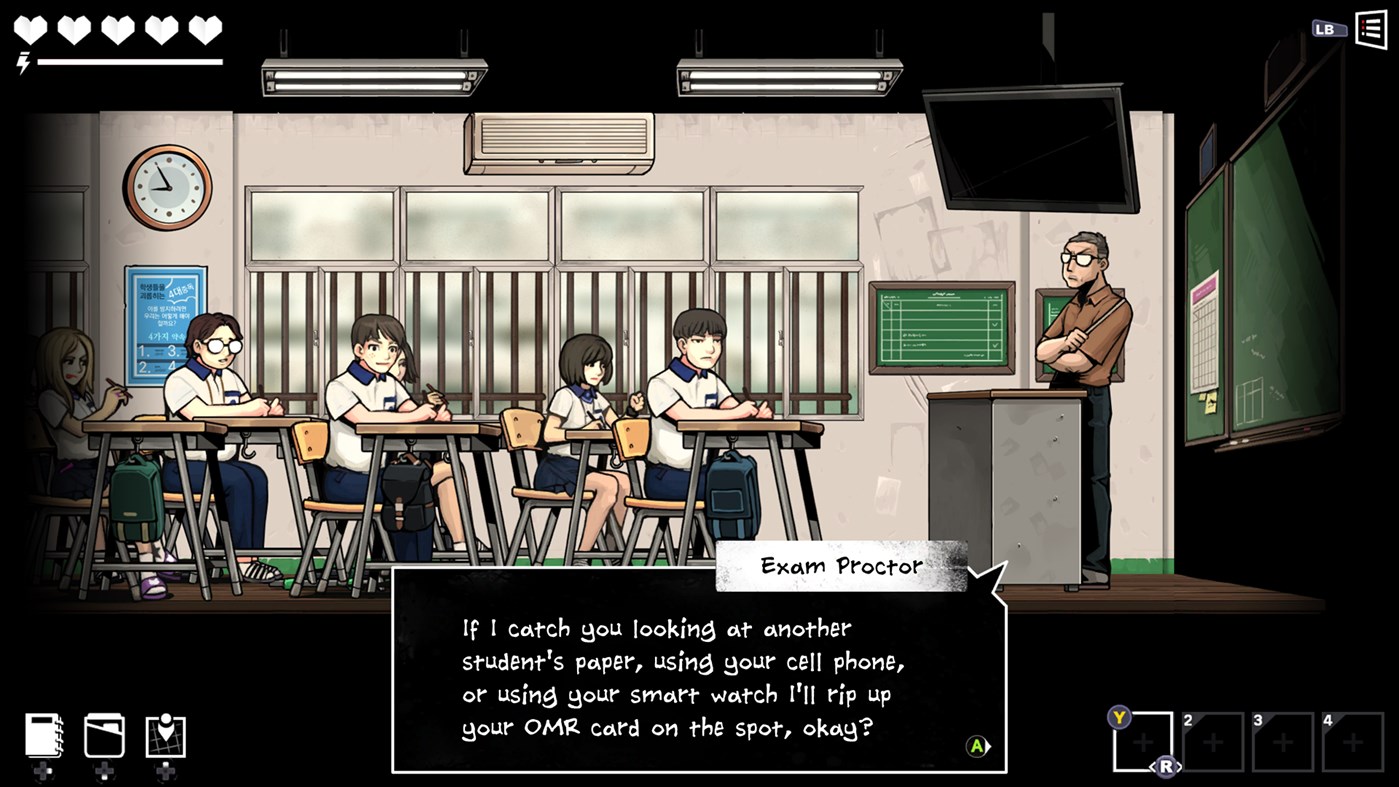Select the Exam Proctor name tab

coord(842,565)
